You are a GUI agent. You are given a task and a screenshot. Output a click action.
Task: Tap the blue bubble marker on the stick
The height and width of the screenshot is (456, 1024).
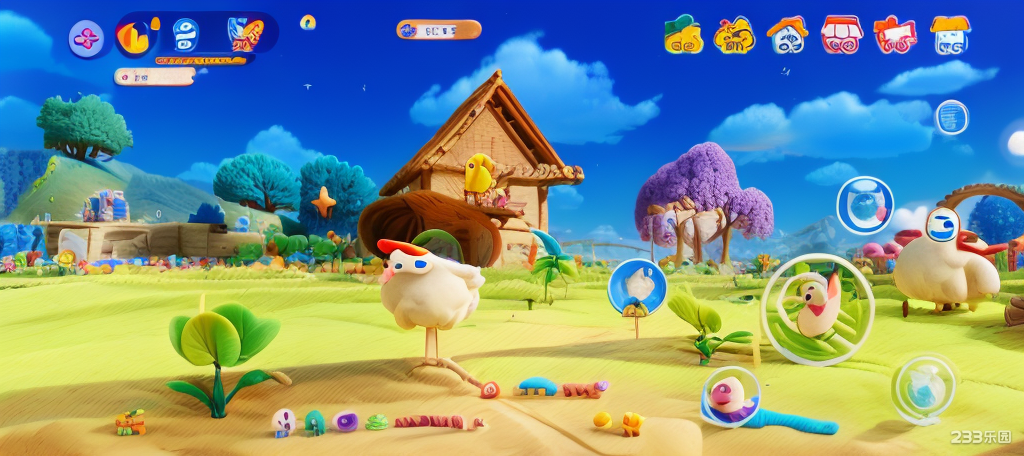click(637, 285)
